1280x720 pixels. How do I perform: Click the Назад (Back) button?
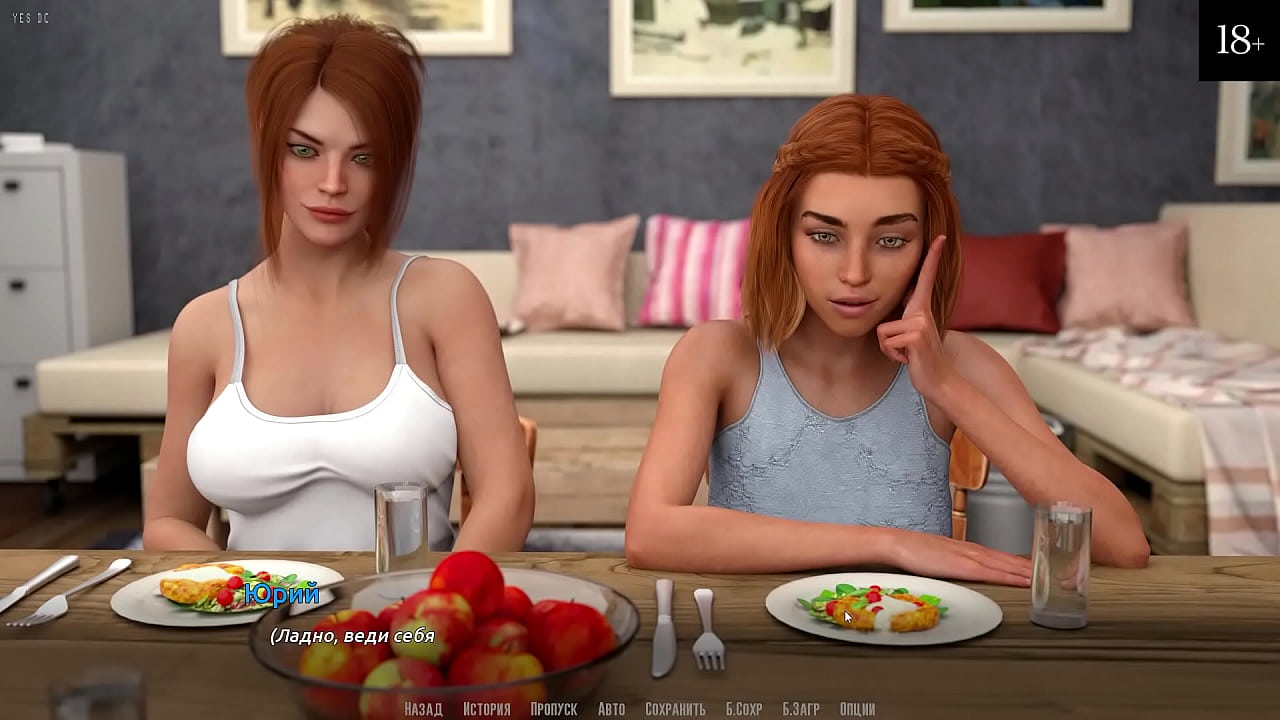(423, 709)
